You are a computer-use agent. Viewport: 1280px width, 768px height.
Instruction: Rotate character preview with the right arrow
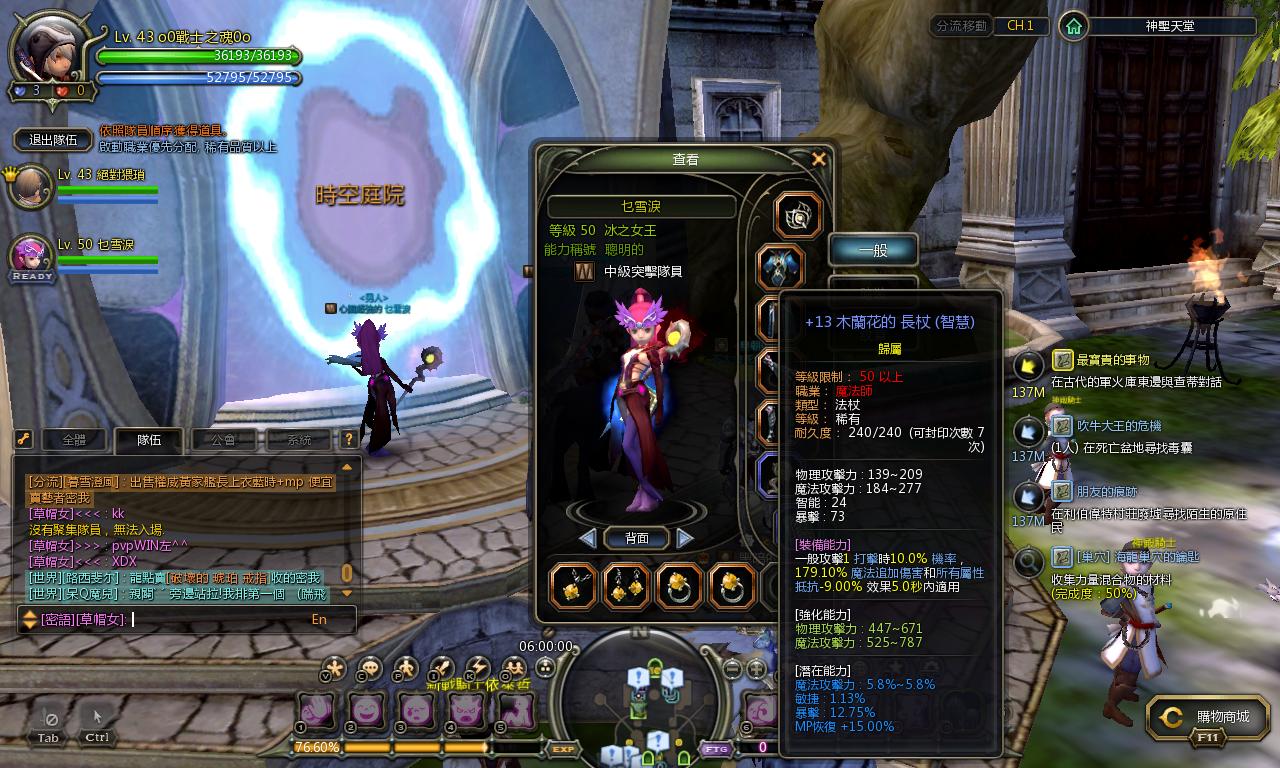pos(685,538)
